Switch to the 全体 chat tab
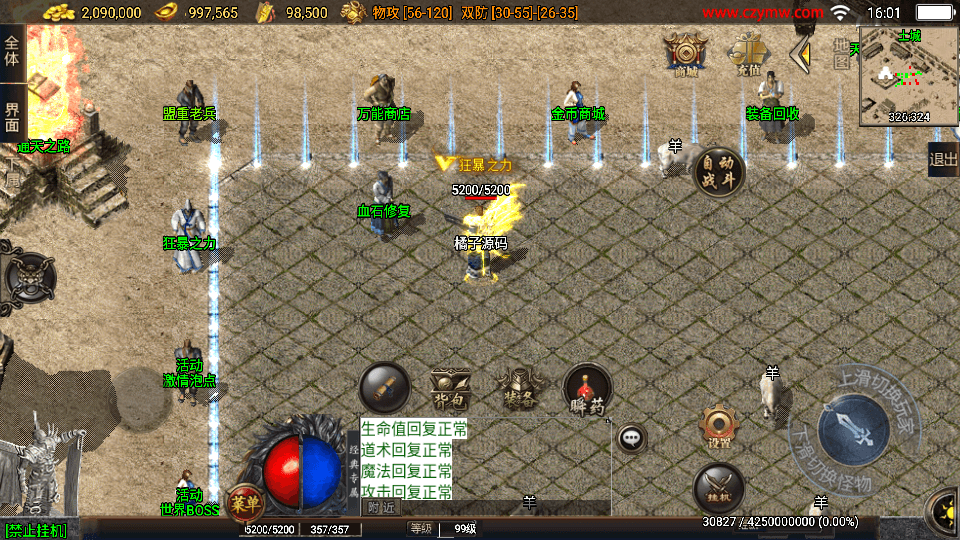Viewport: 960px width, 540px height. point(12,51)
